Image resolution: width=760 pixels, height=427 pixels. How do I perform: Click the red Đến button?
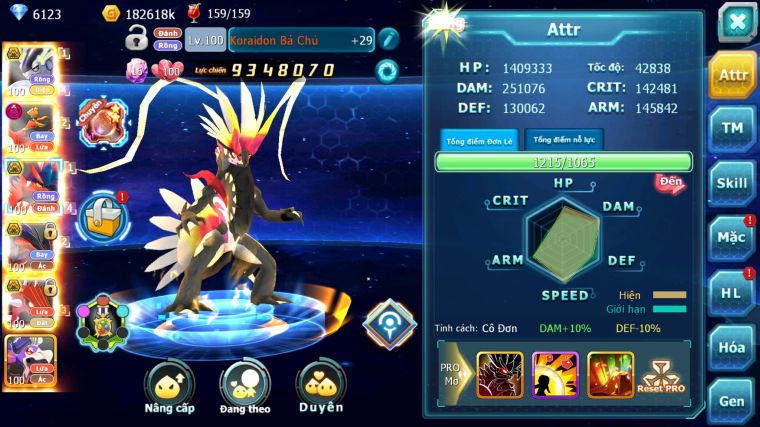[670, 182]
